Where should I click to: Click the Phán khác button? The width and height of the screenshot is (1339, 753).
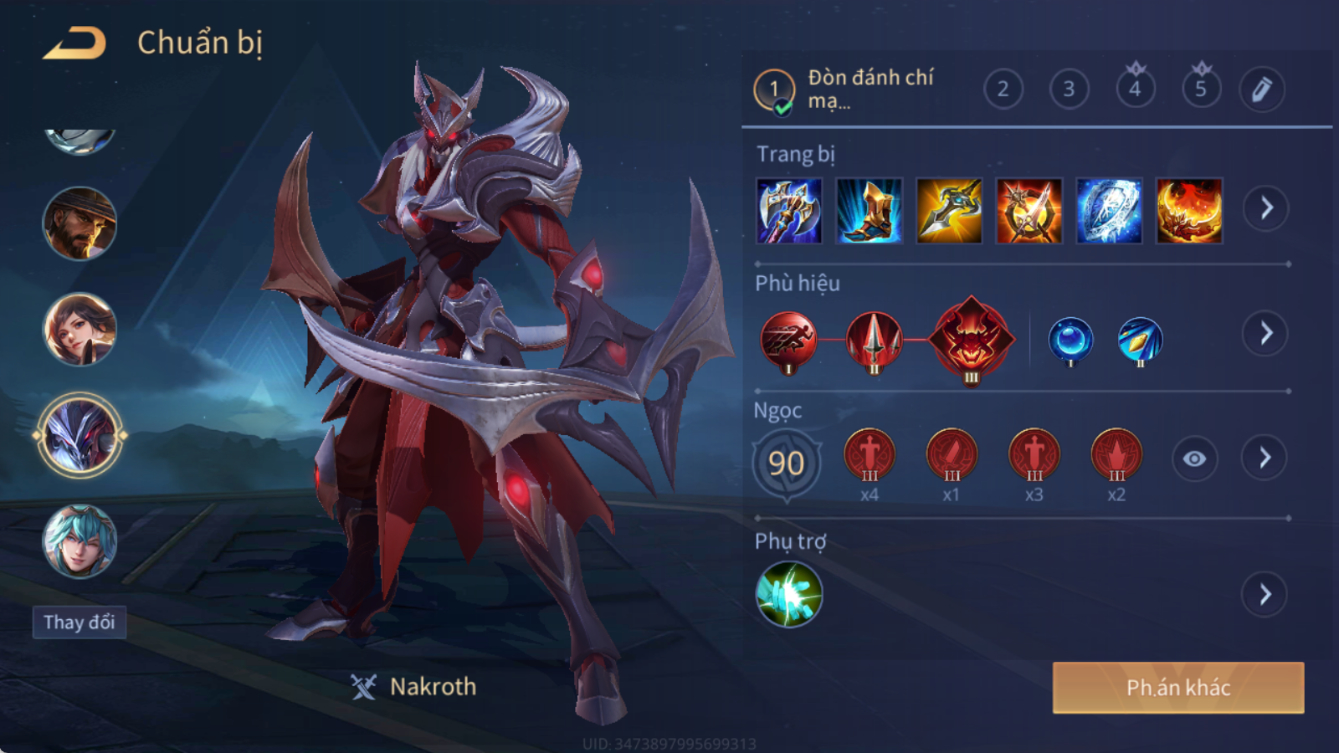click(1178, 688)
